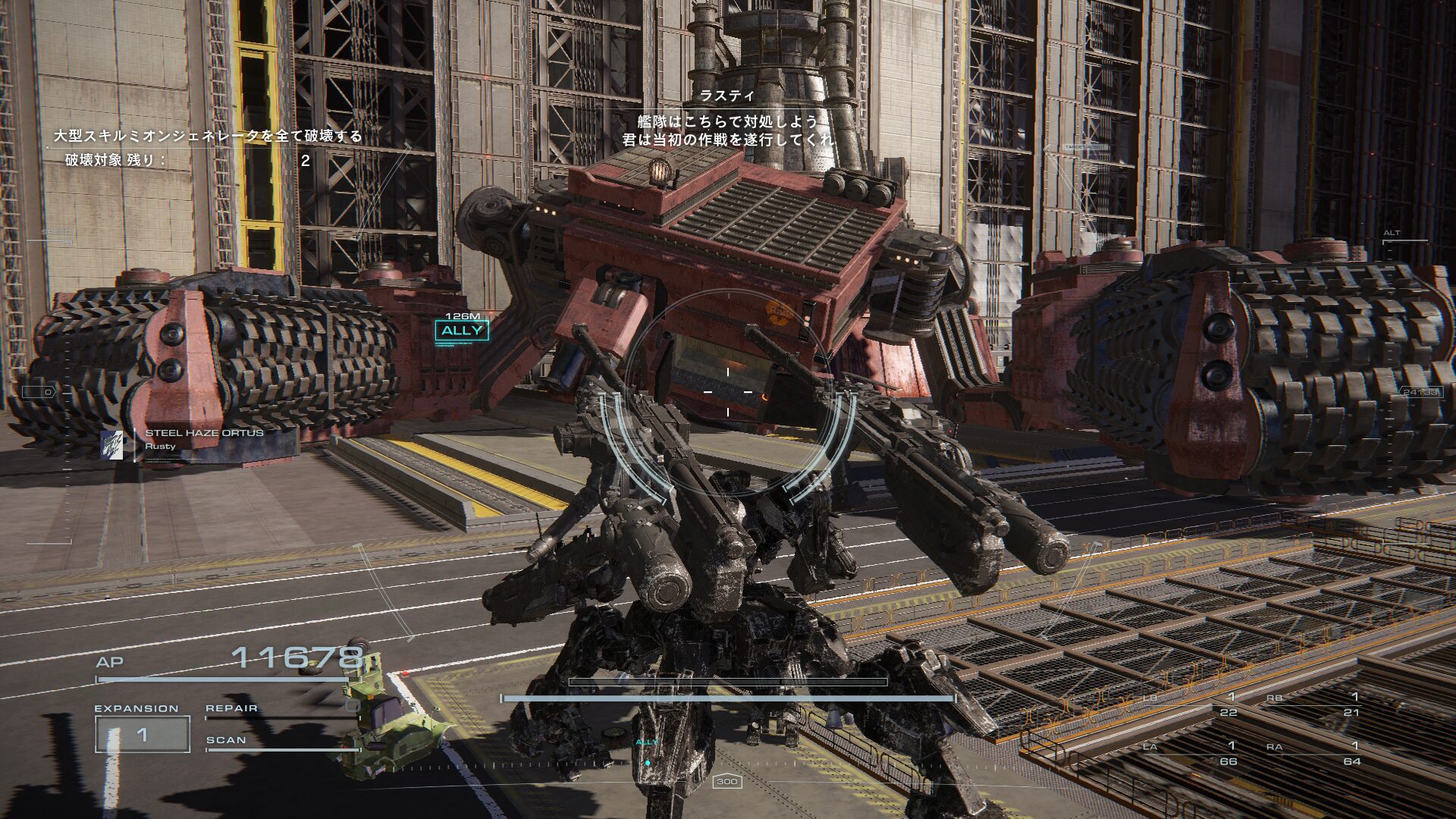The height and width of the screenshot is (819, 1456).
Task: Select the Steel Haze Ortus emblem icon
Action: [x=112, y=445]
